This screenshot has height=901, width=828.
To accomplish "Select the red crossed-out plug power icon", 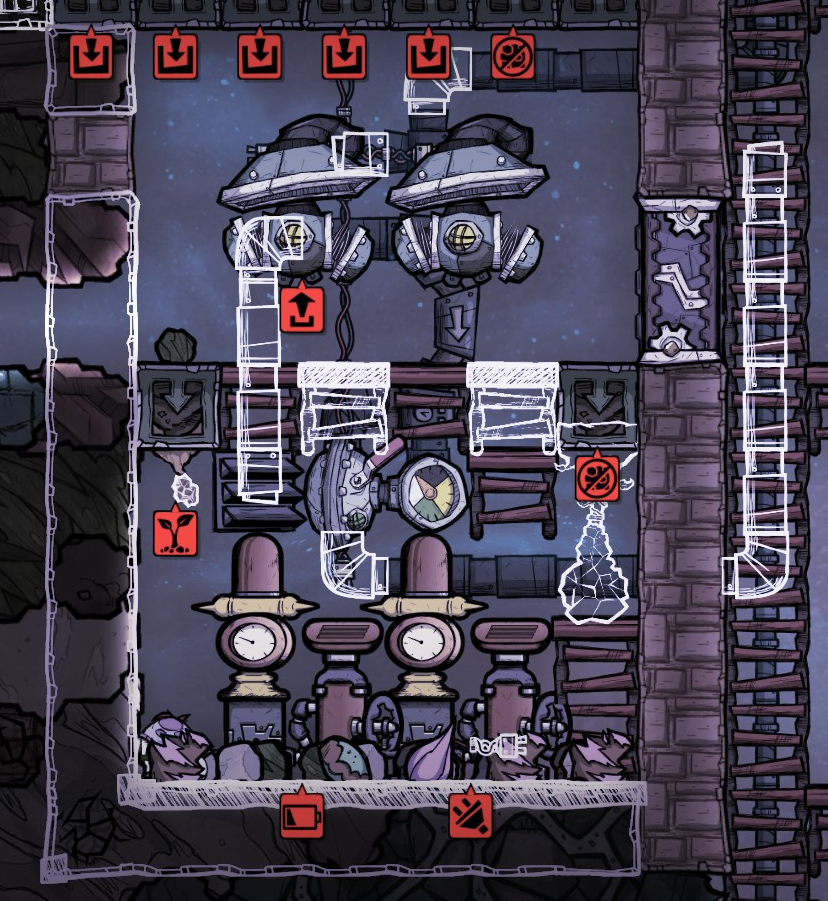I will click(x=469, y=814).
